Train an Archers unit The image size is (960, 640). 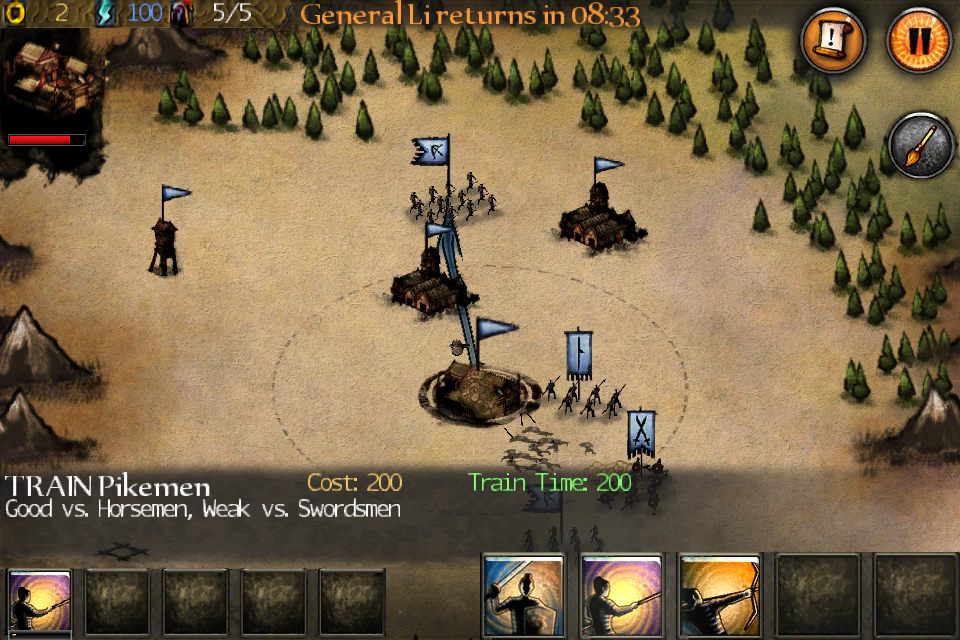pyautogui.click(x=719, y=597)
